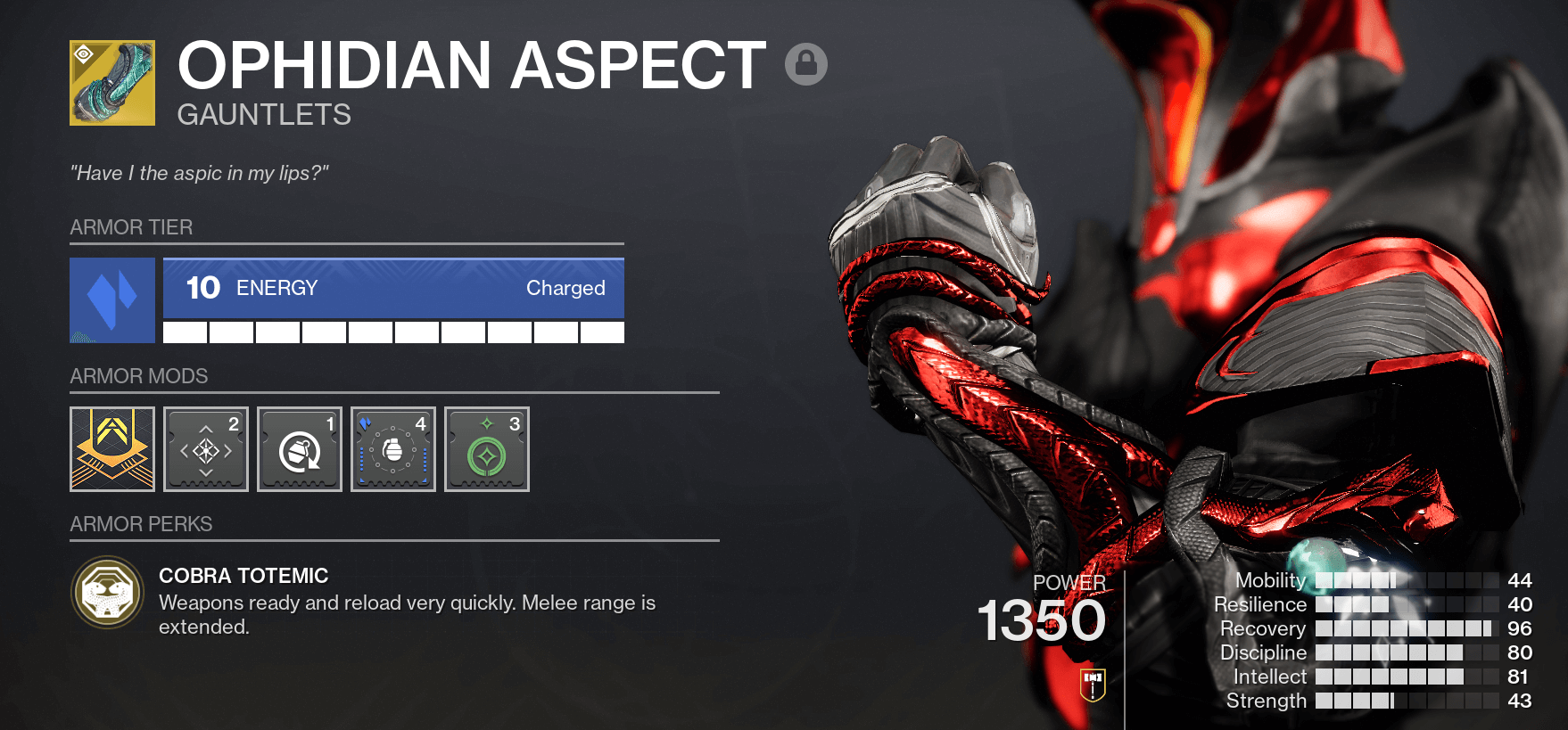Select the stat mod in slot two
The image size is (1568, 730).
pyautogui.click(x=205, y=448)
